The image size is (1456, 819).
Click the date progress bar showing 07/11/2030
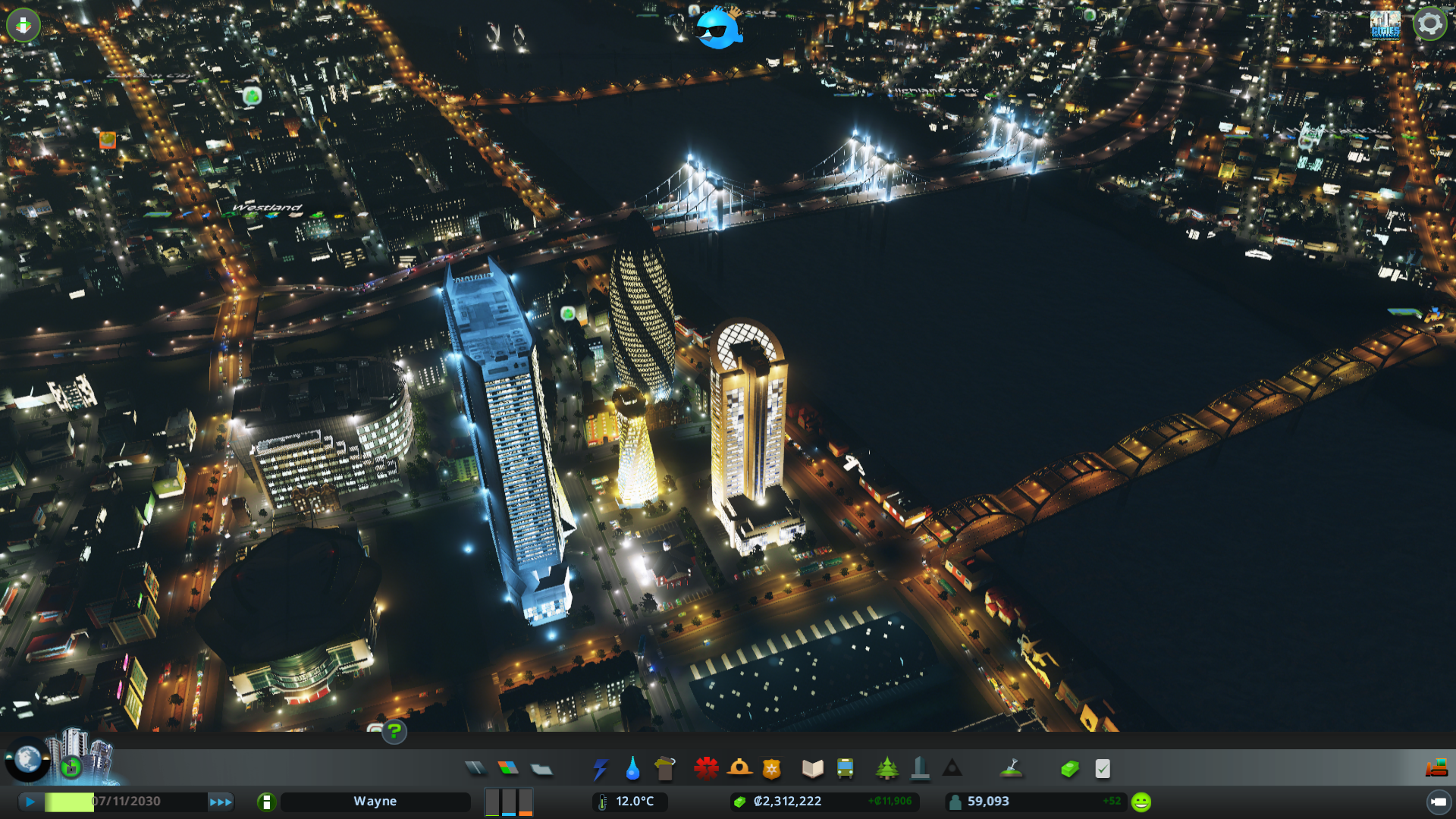(x=125, y=801)
